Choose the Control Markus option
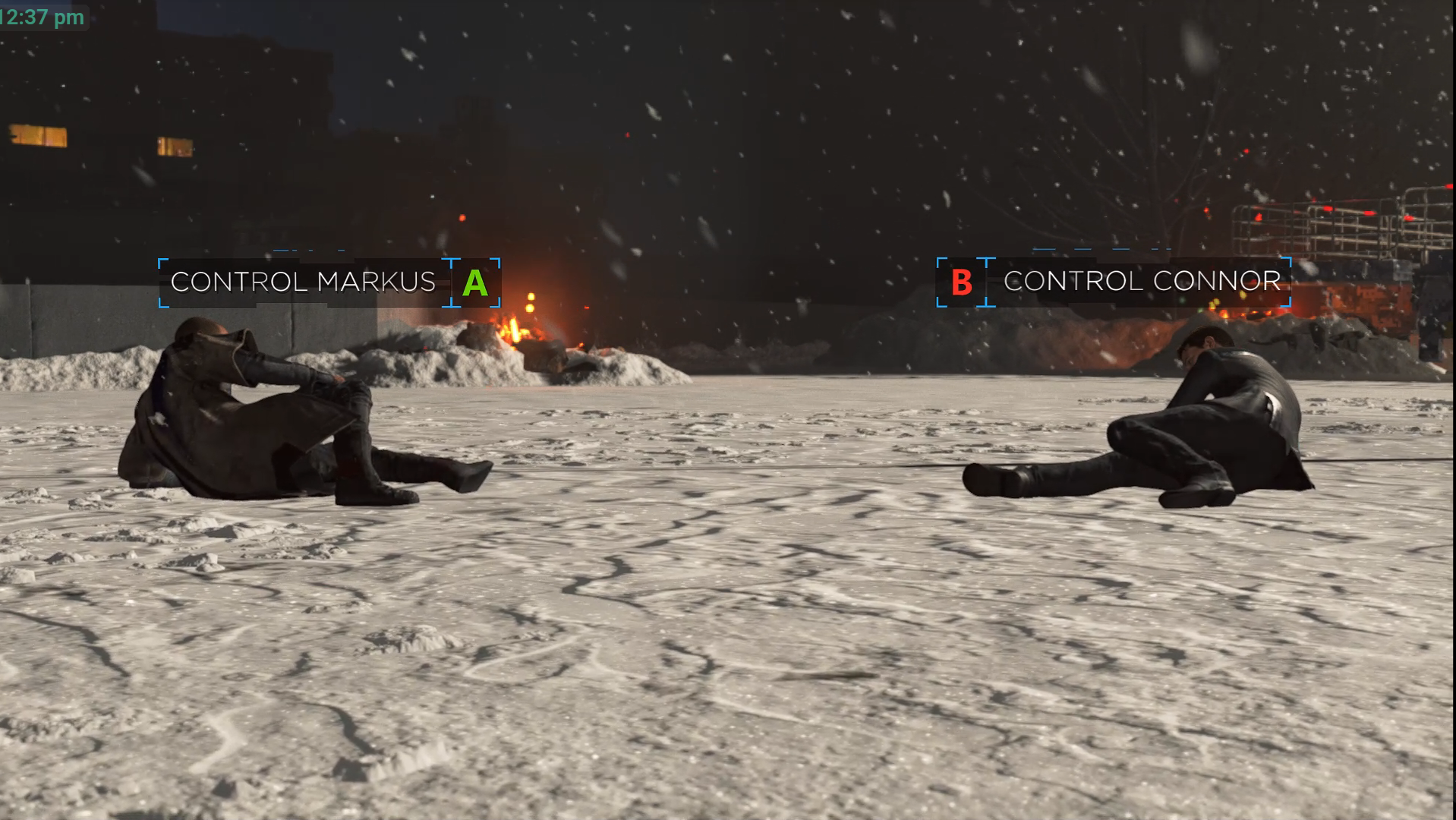Screen dimensions: 1456x820 pyautogui.click(x=328, y=282)
